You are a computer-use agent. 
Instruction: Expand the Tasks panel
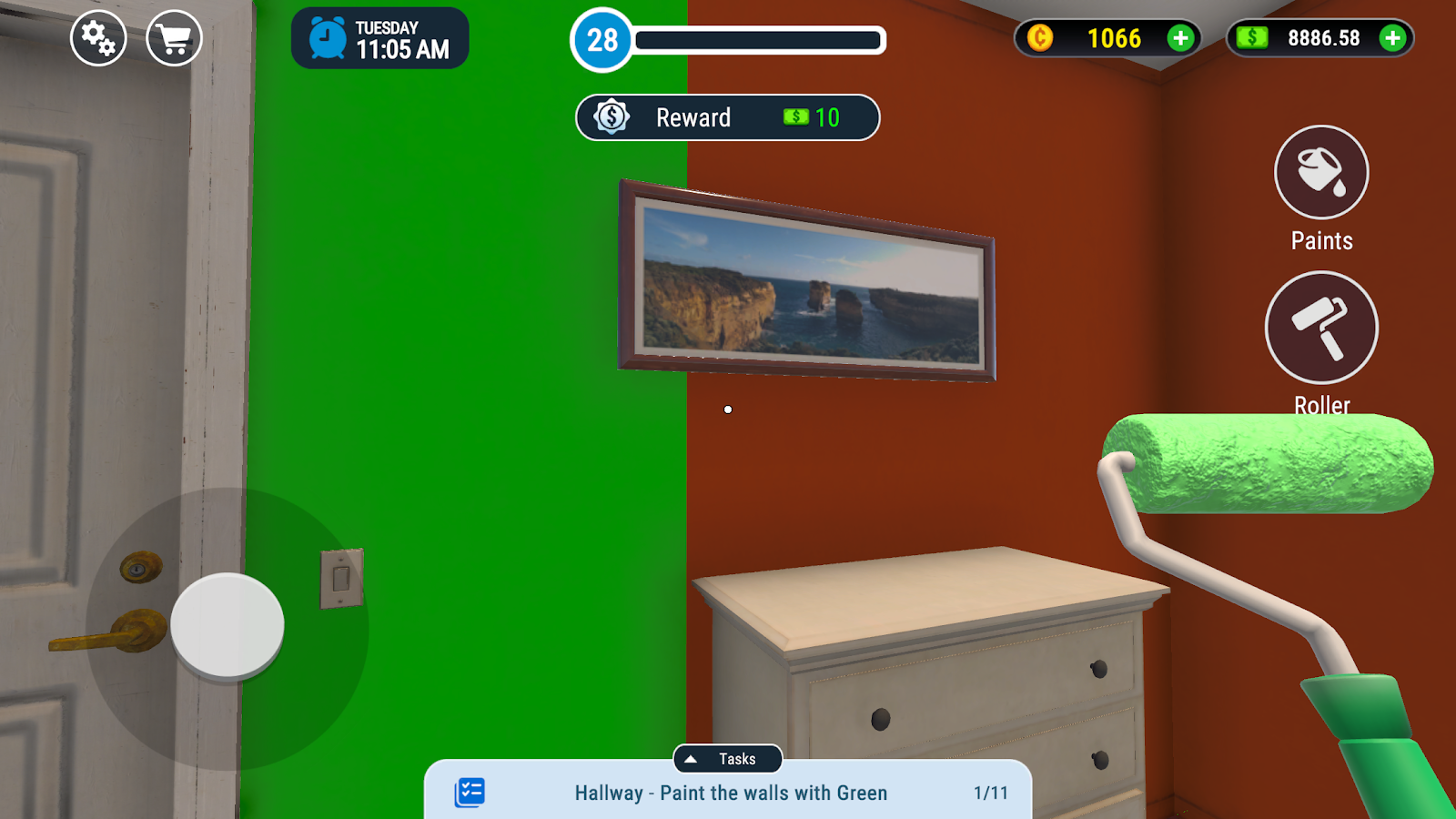[727, 759]
